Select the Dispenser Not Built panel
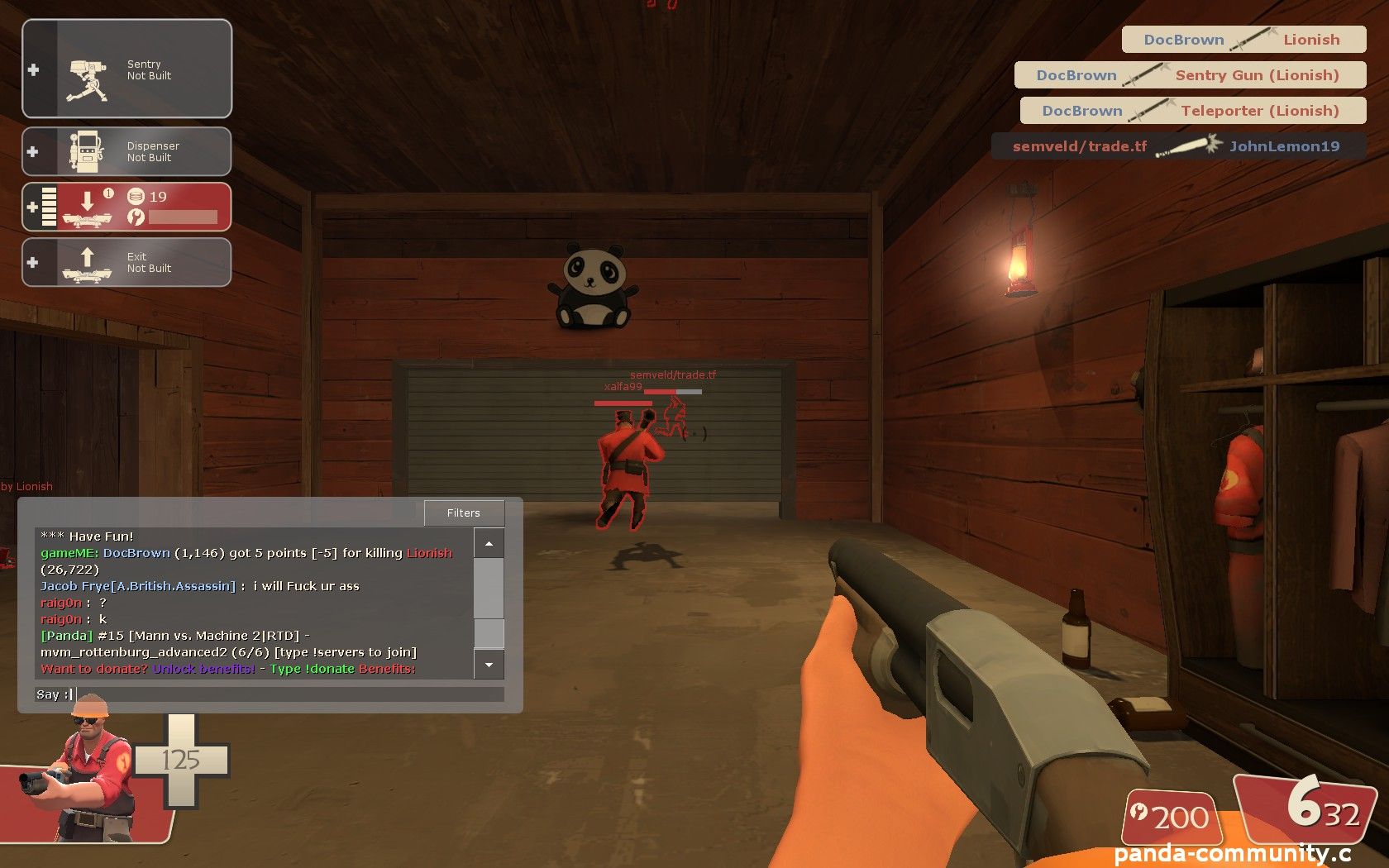Image resolution: width=1389 pixels, height=868 pixels. [126, 151]
